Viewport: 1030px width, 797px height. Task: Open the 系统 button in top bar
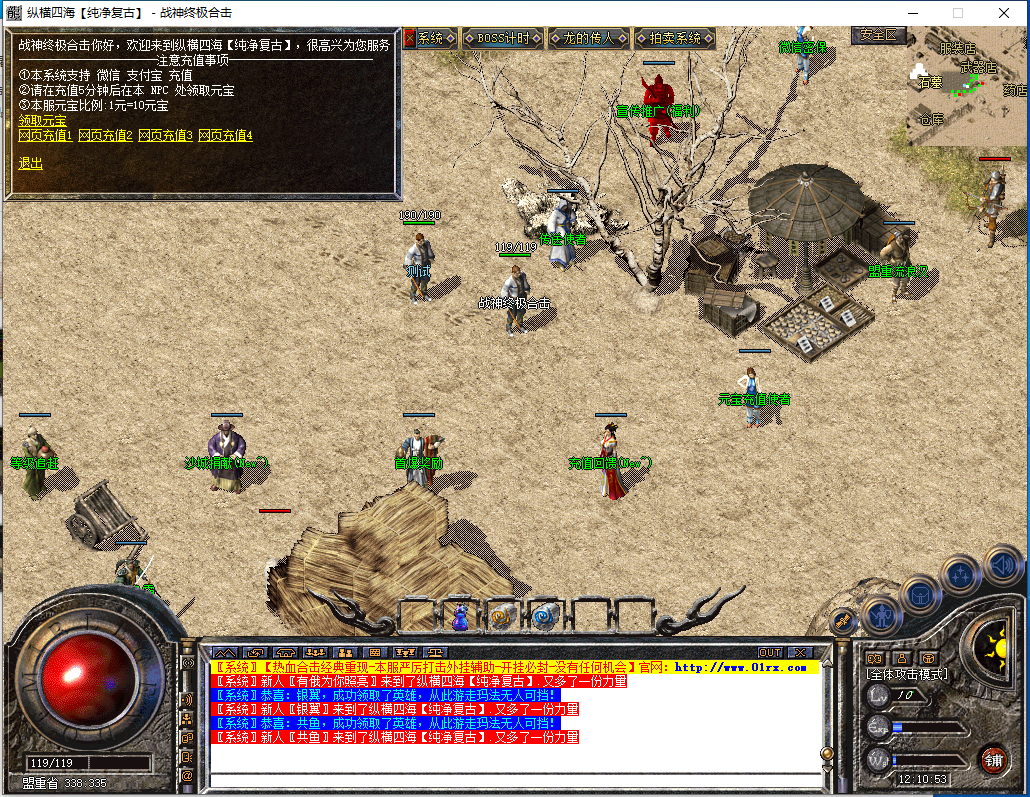(x=426, y=38)
